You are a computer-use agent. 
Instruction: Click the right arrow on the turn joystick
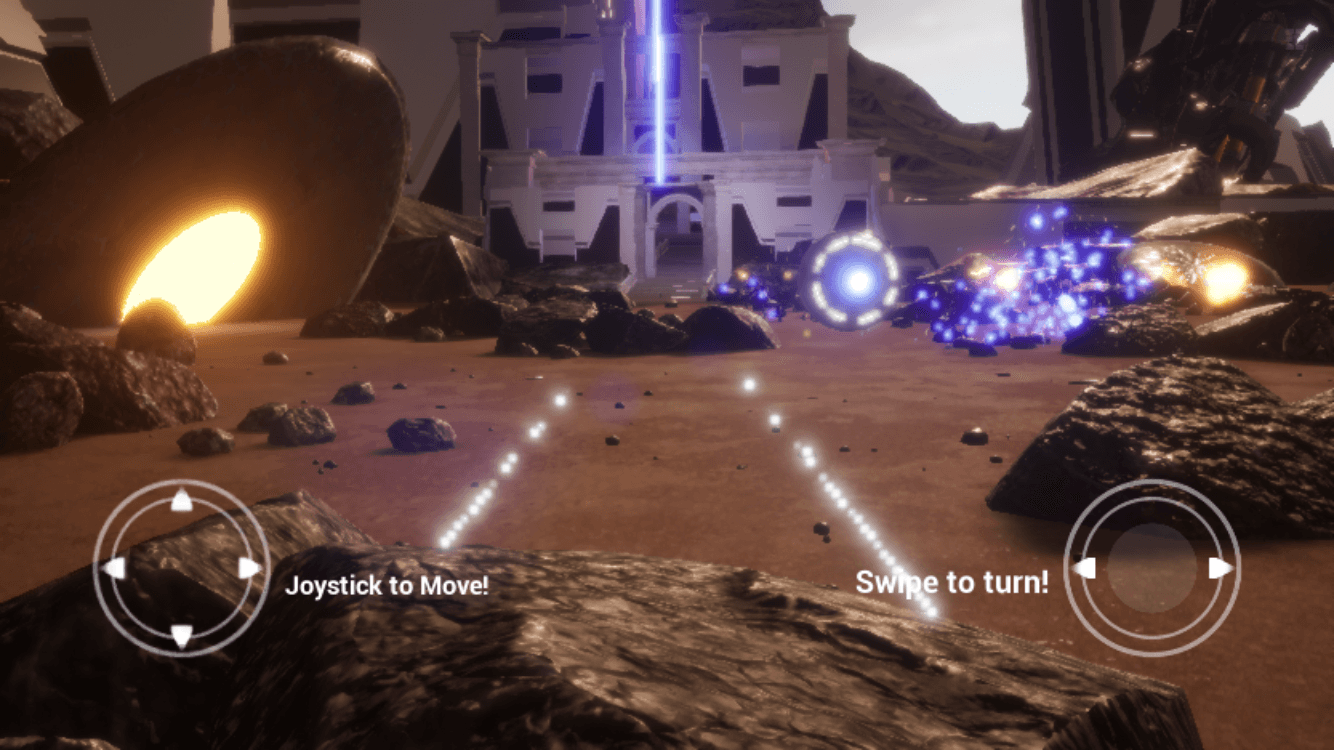coord(1219,568)
